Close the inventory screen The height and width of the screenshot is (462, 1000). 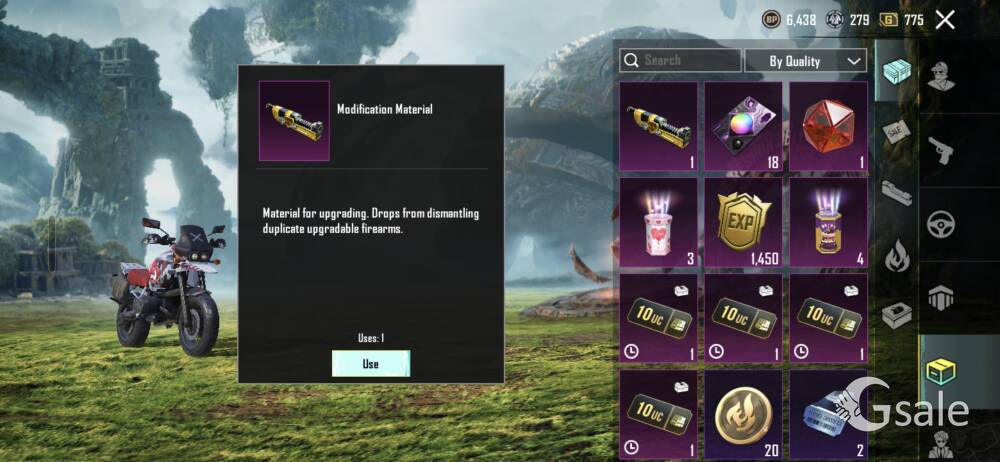tap(945, 19)
